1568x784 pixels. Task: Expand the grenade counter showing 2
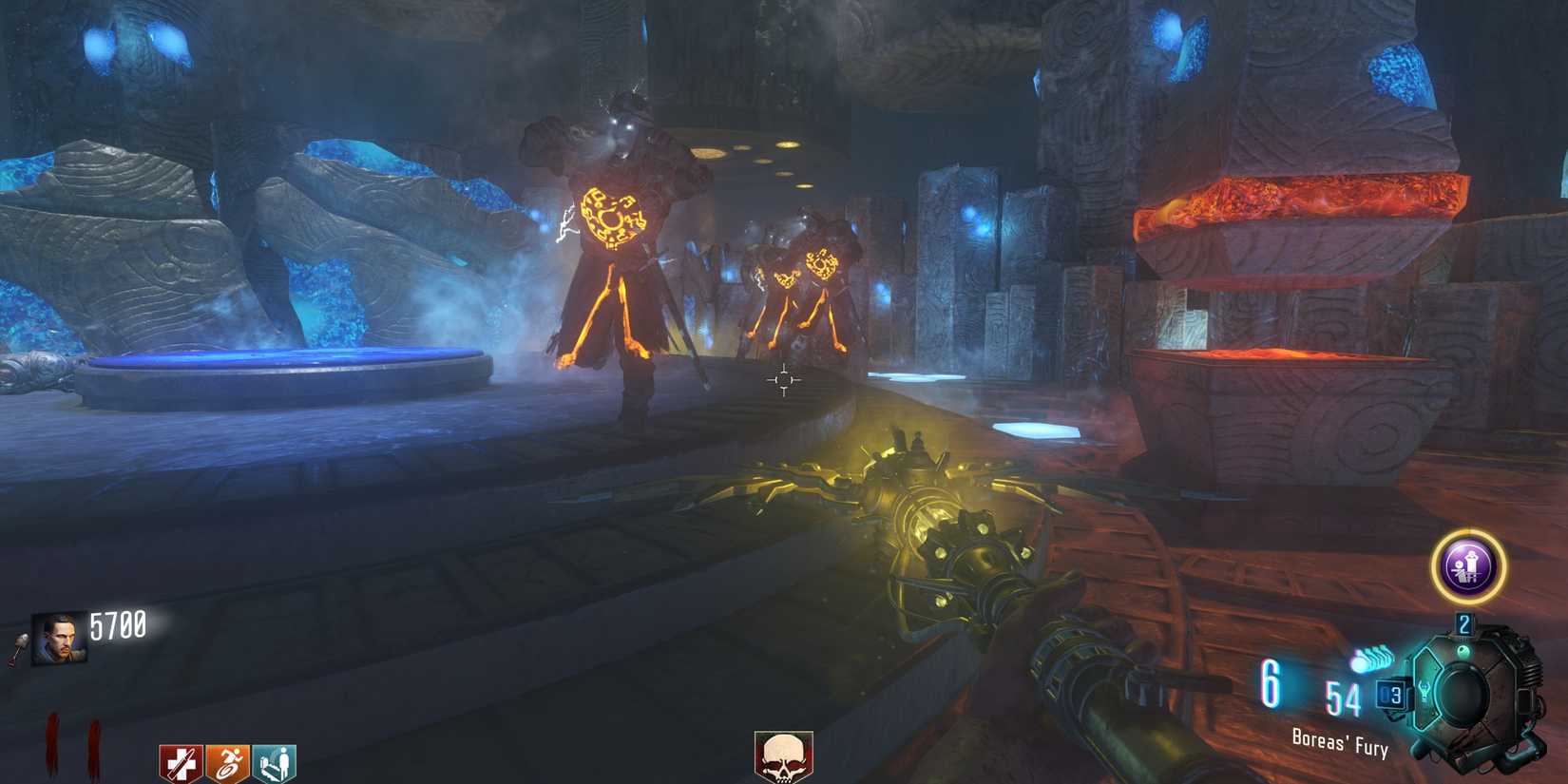[x=1463, y=624]
